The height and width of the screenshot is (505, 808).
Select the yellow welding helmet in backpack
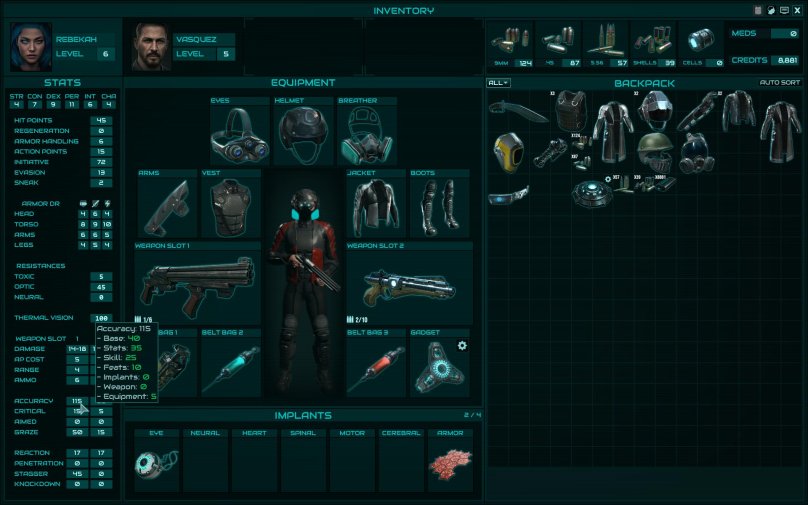(505, 152)
